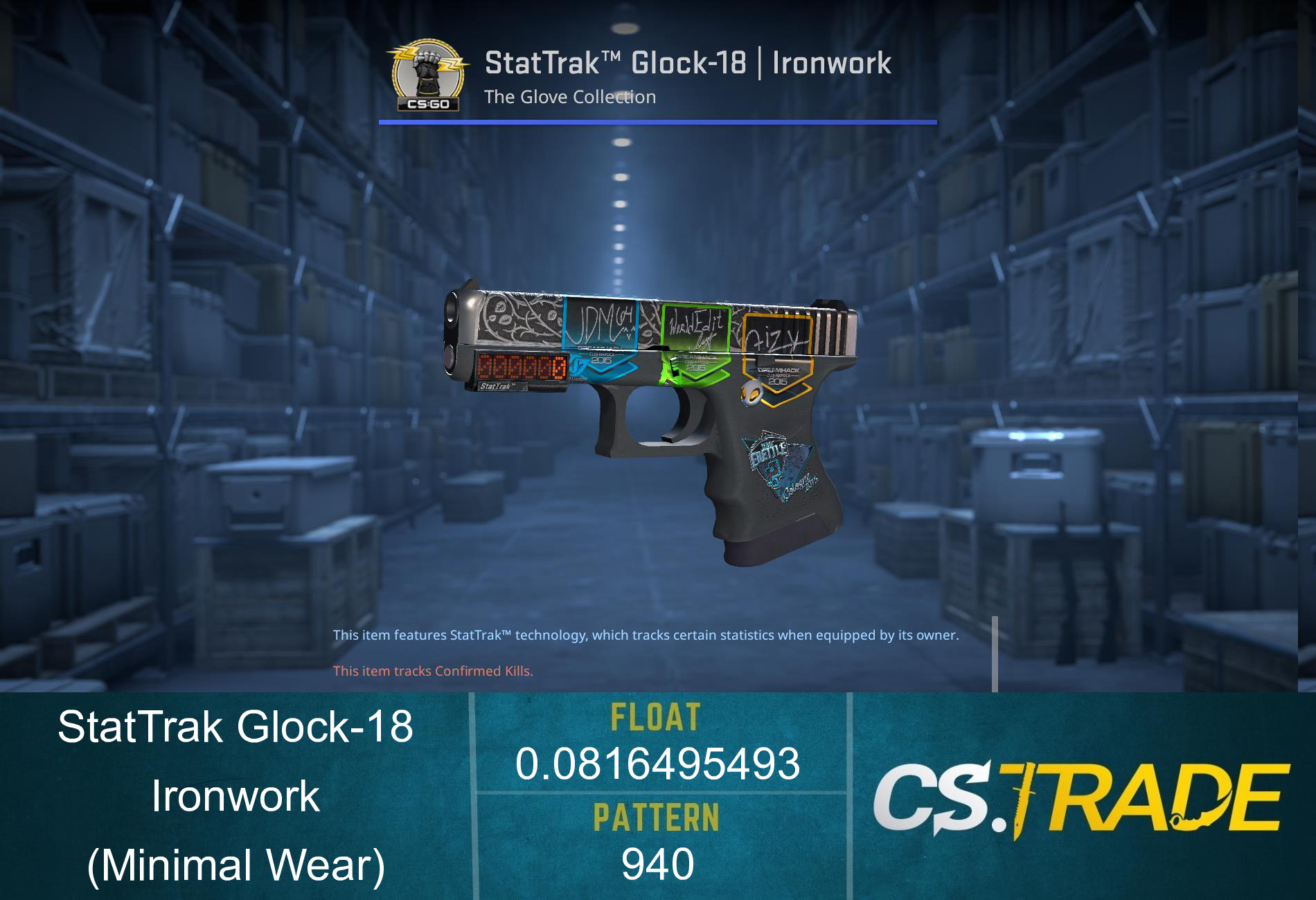The height and width of the screenshot is (900, 1316).
Task: Click the Confirmed Kills tracking notice
Action: [x=432, y=670]
